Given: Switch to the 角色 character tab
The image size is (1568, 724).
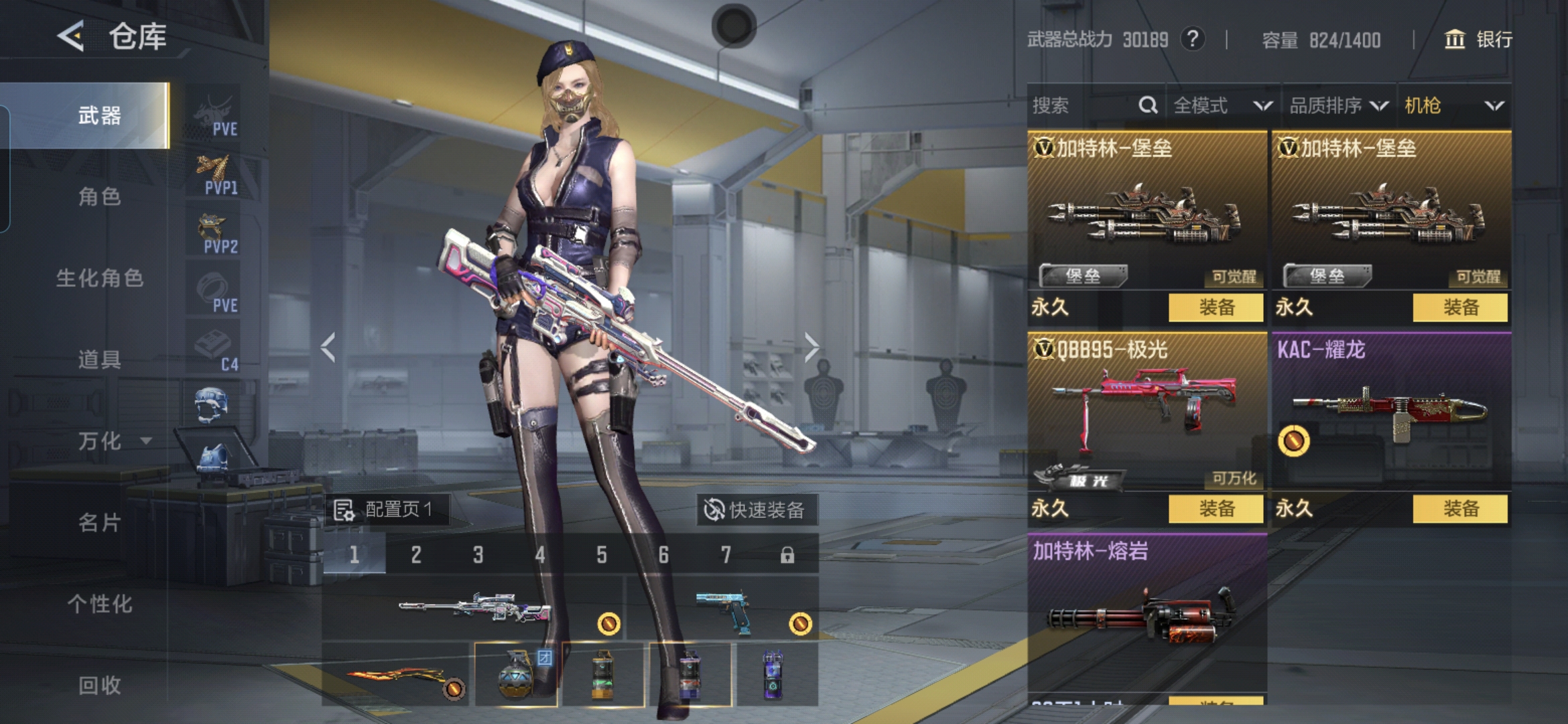Looking at the screenshot, I should 99,197.
